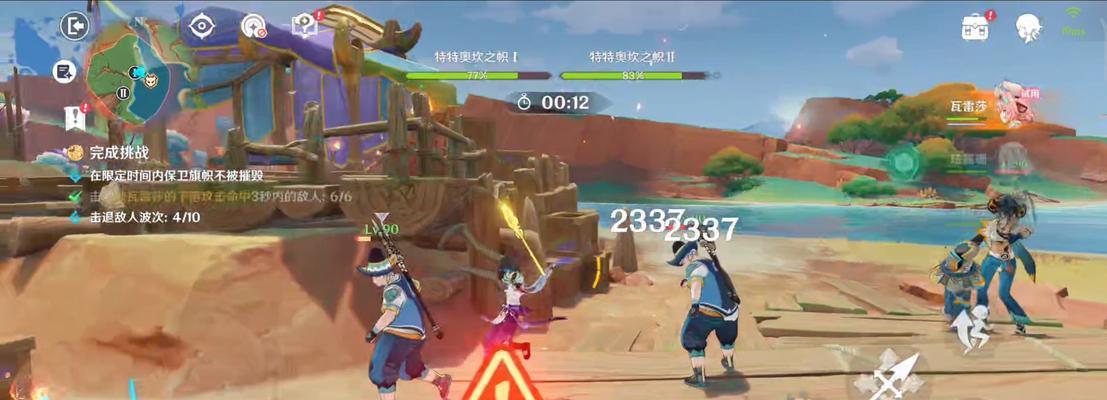The width and height of the screenshot is (1107, 400).
Task: Open the circular minimap
Action: pyautogui.click(x=126, y=72)
